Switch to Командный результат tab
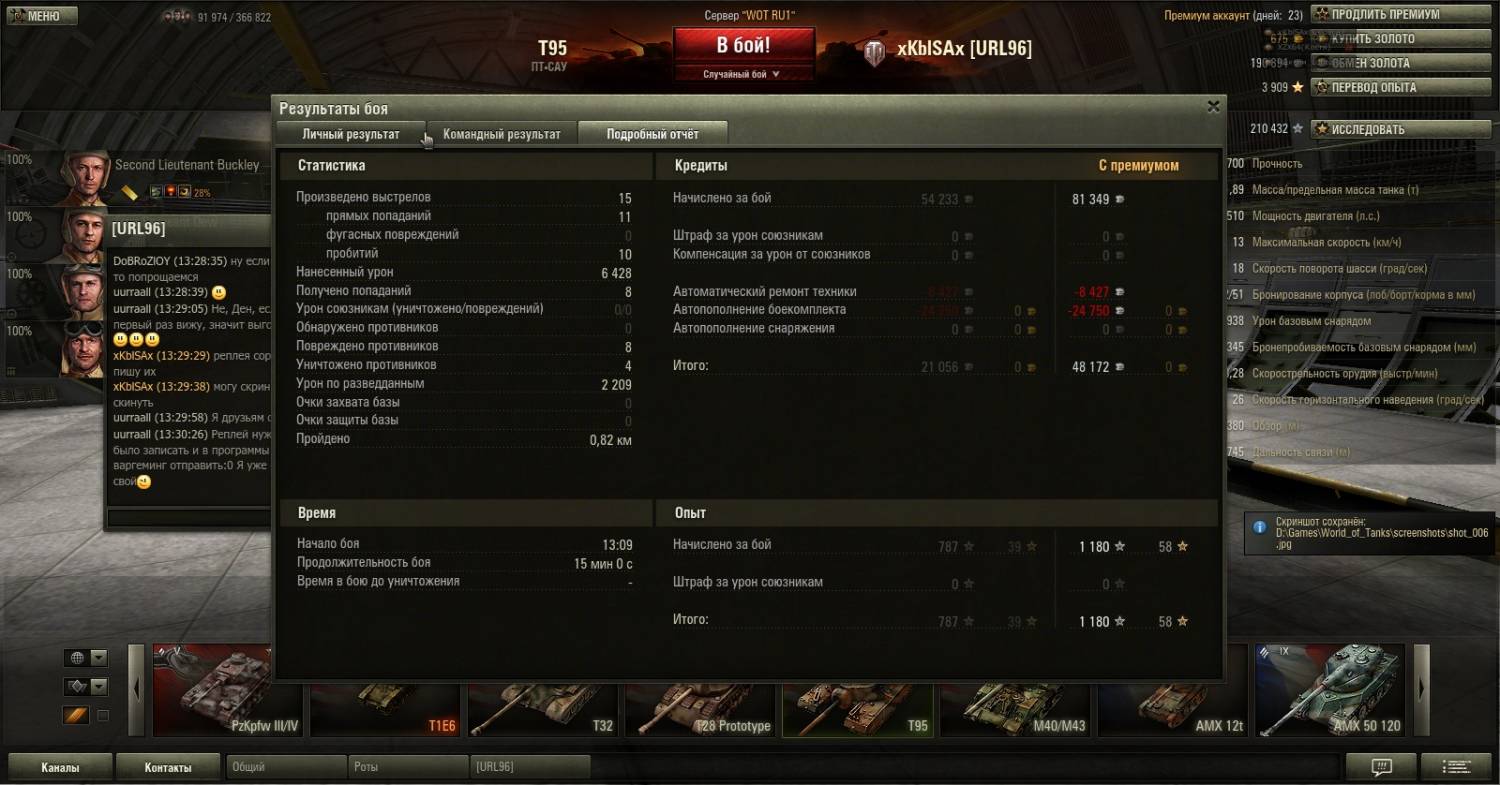Screen dimensions: 1500x785 click(502, 134)
